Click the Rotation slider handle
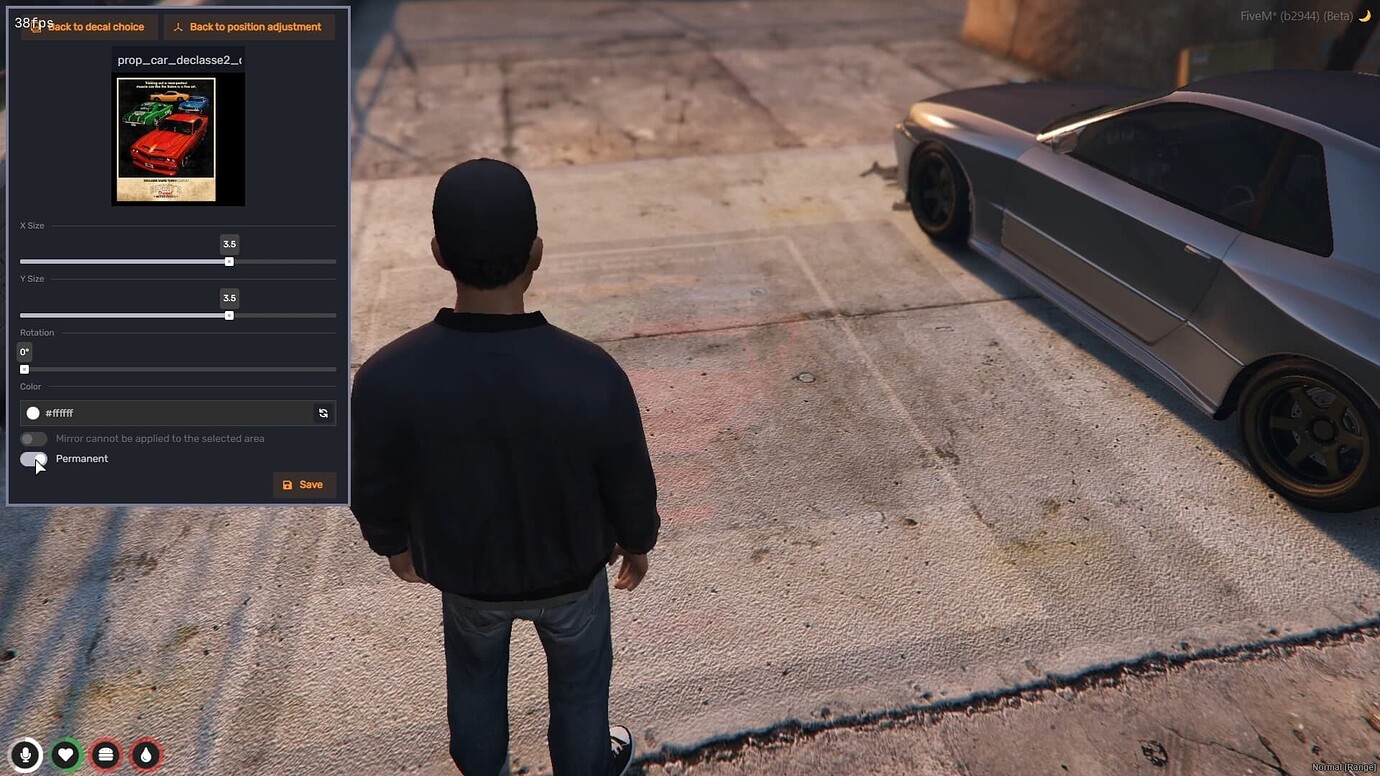 [x=24, y=369]
